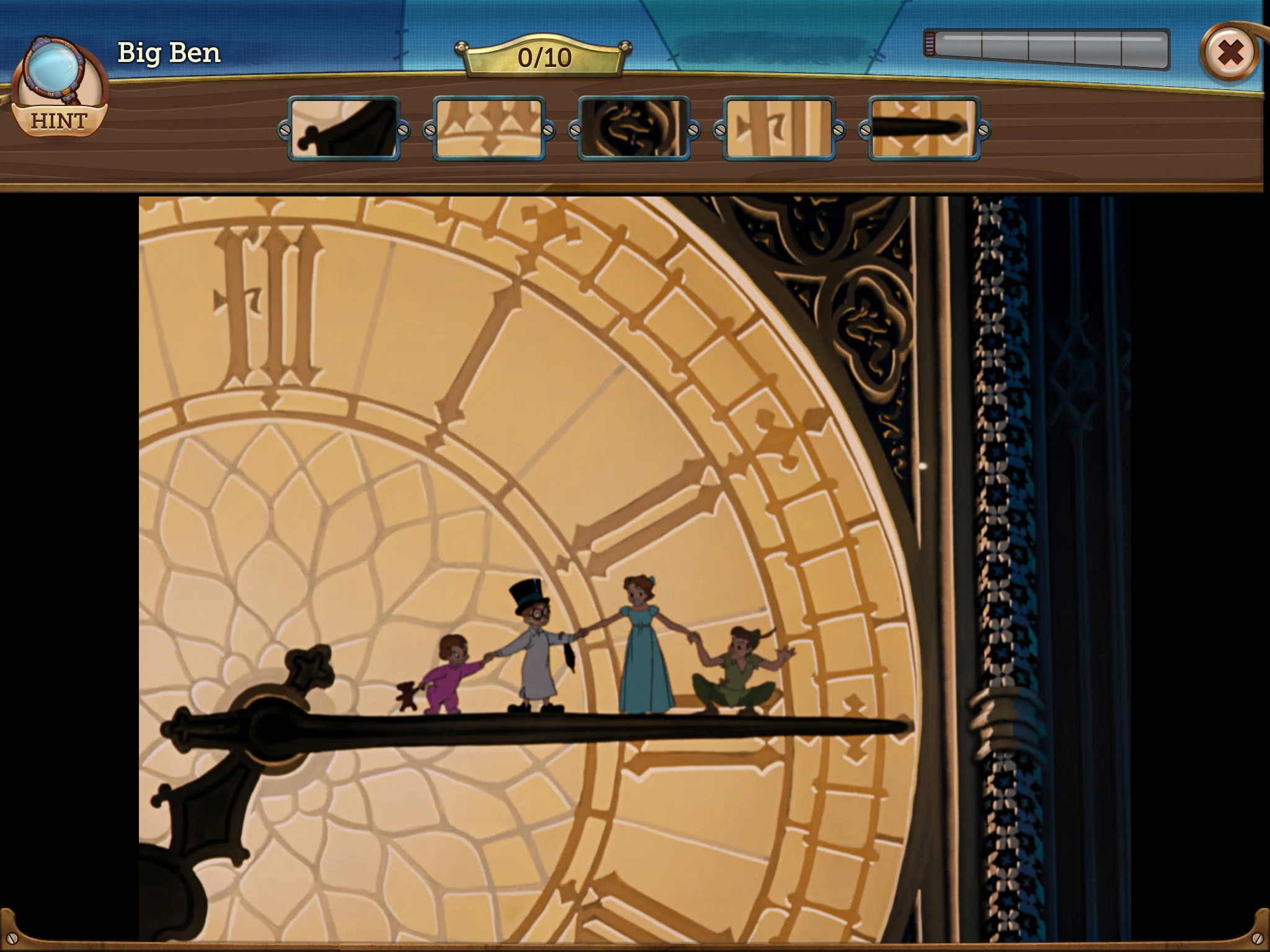The height and width of the screenshot is (952, 1270).
Task: Click the Big Ben title label
Action: click(168, 53)
